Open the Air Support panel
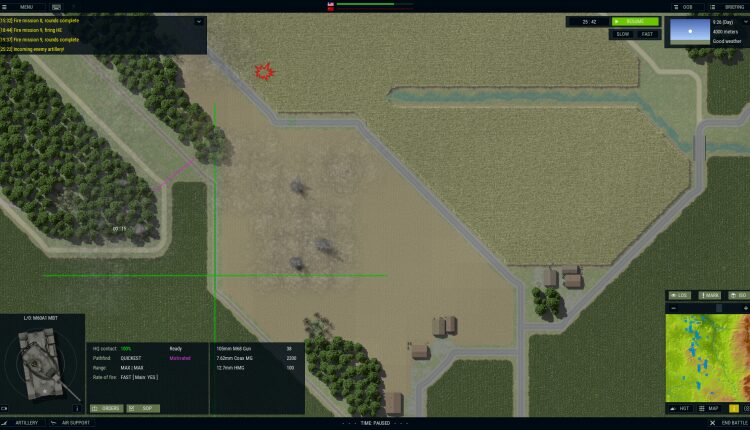 72,423
